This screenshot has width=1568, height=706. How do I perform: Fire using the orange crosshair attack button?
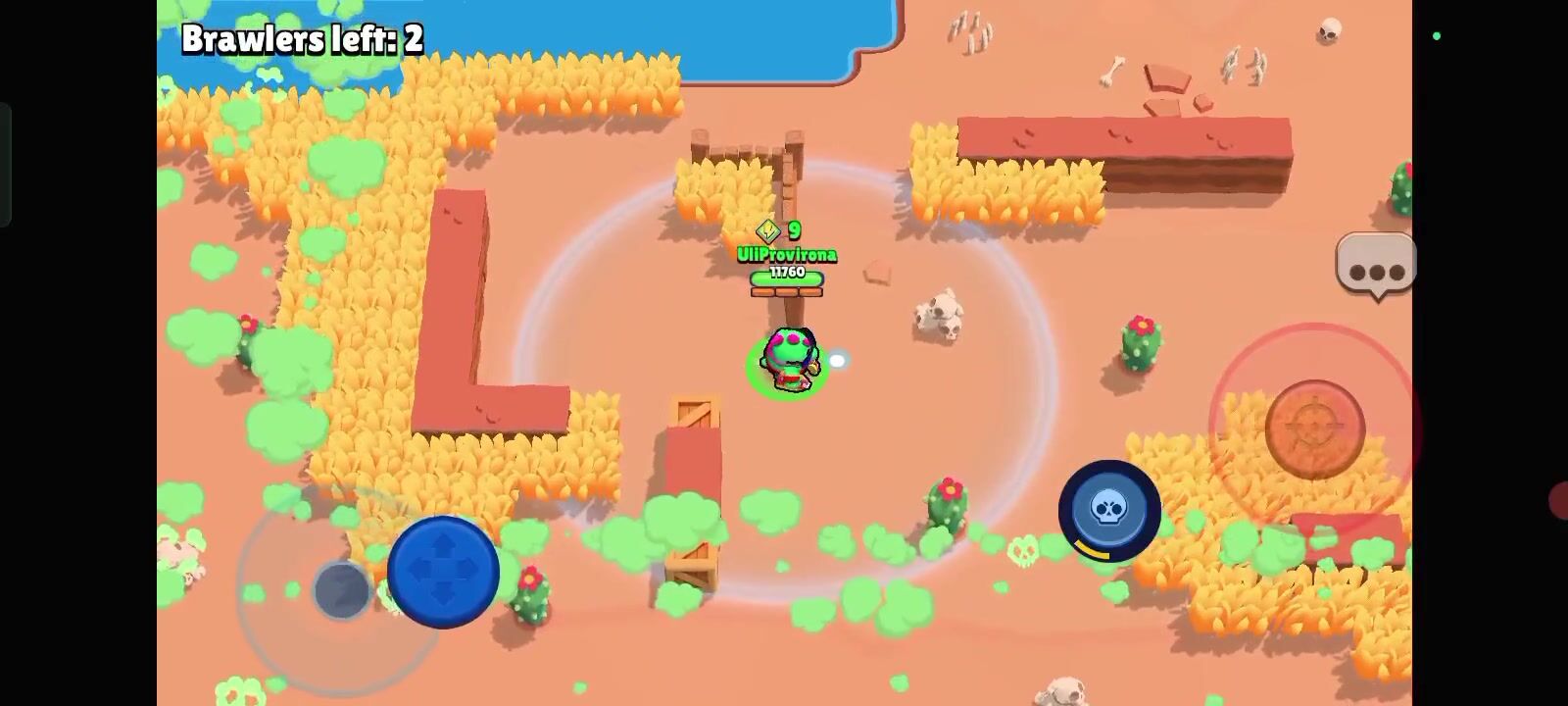pos(1314,429)
